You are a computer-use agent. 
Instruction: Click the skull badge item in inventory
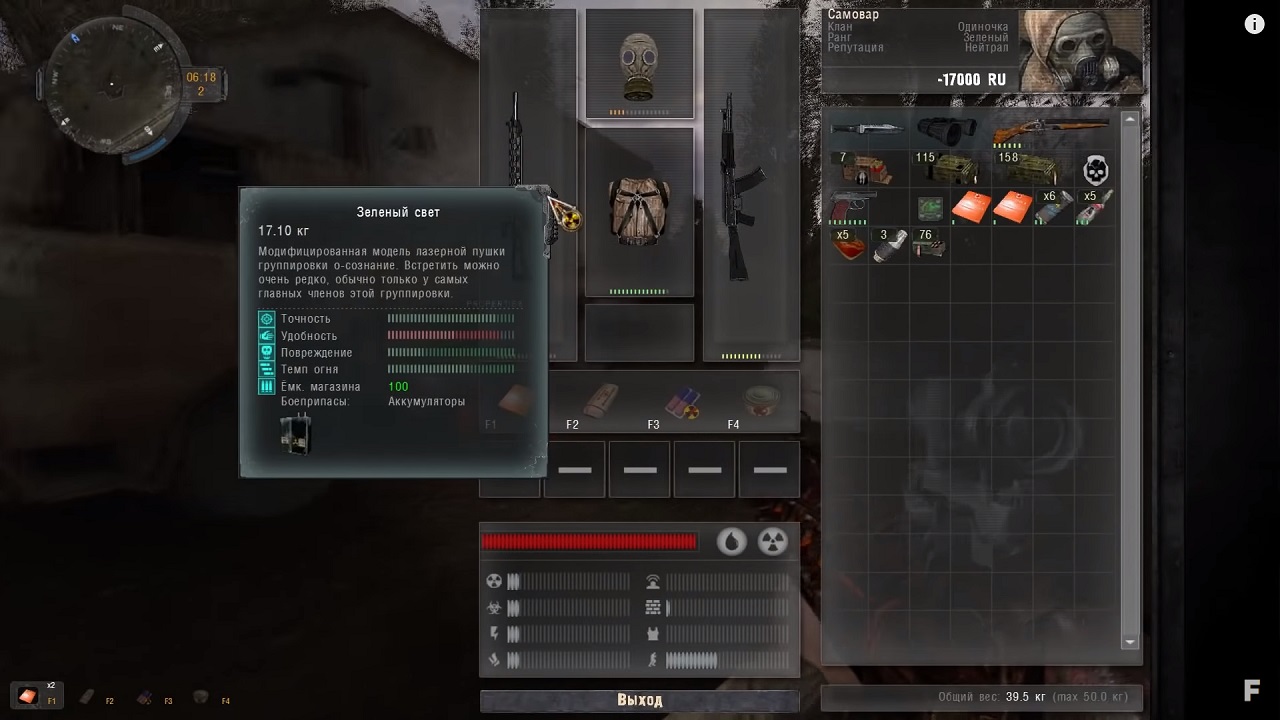coord(1095,170)
